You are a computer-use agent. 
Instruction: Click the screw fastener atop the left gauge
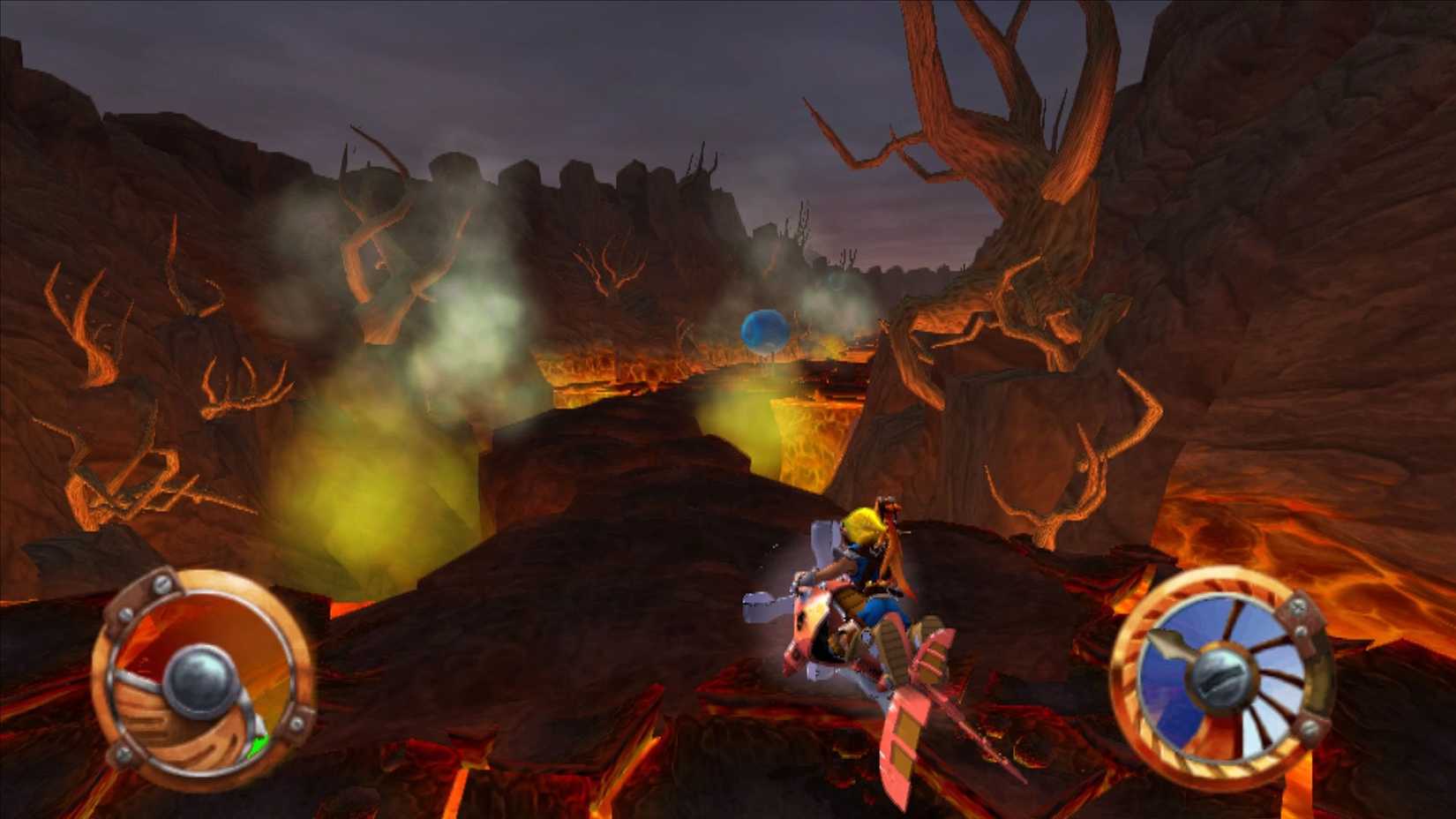(161, 582)
